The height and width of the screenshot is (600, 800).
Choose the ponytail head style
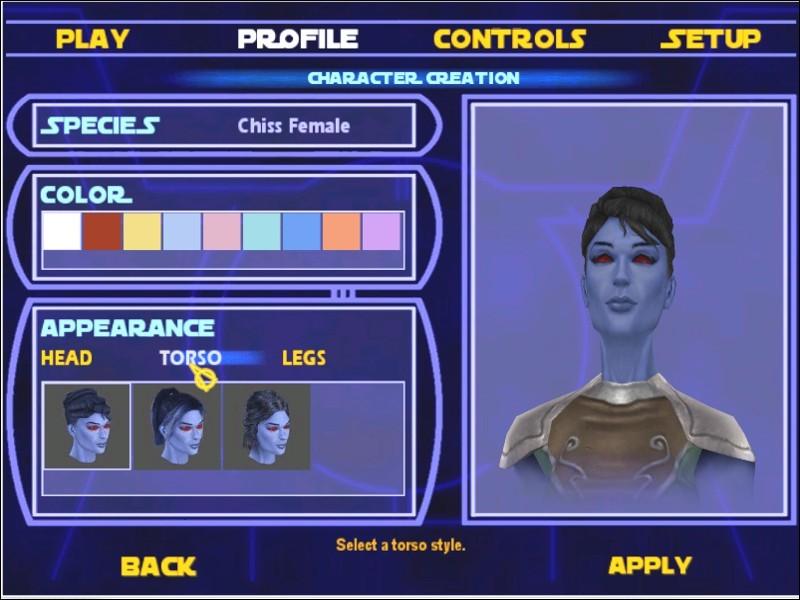point(176,426)
